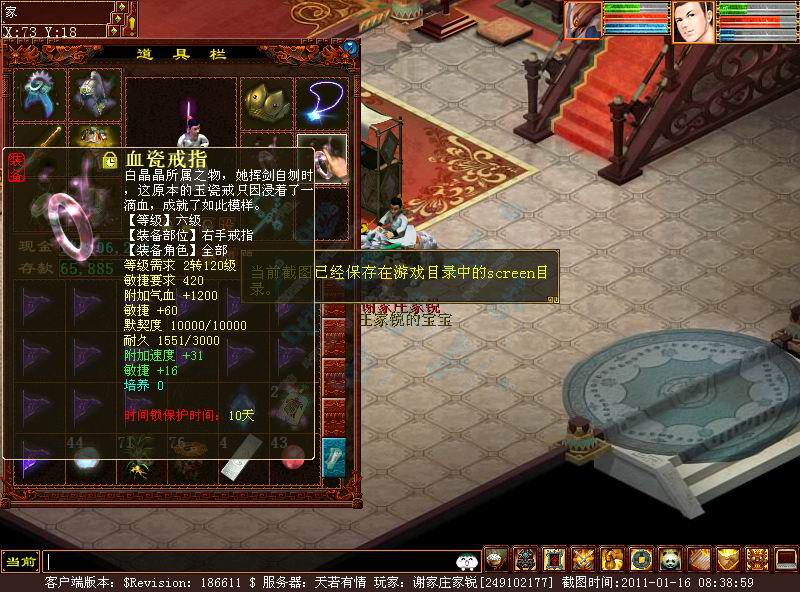Click the monitor icon ending the bottom toolbar

[x=786, y=559]
